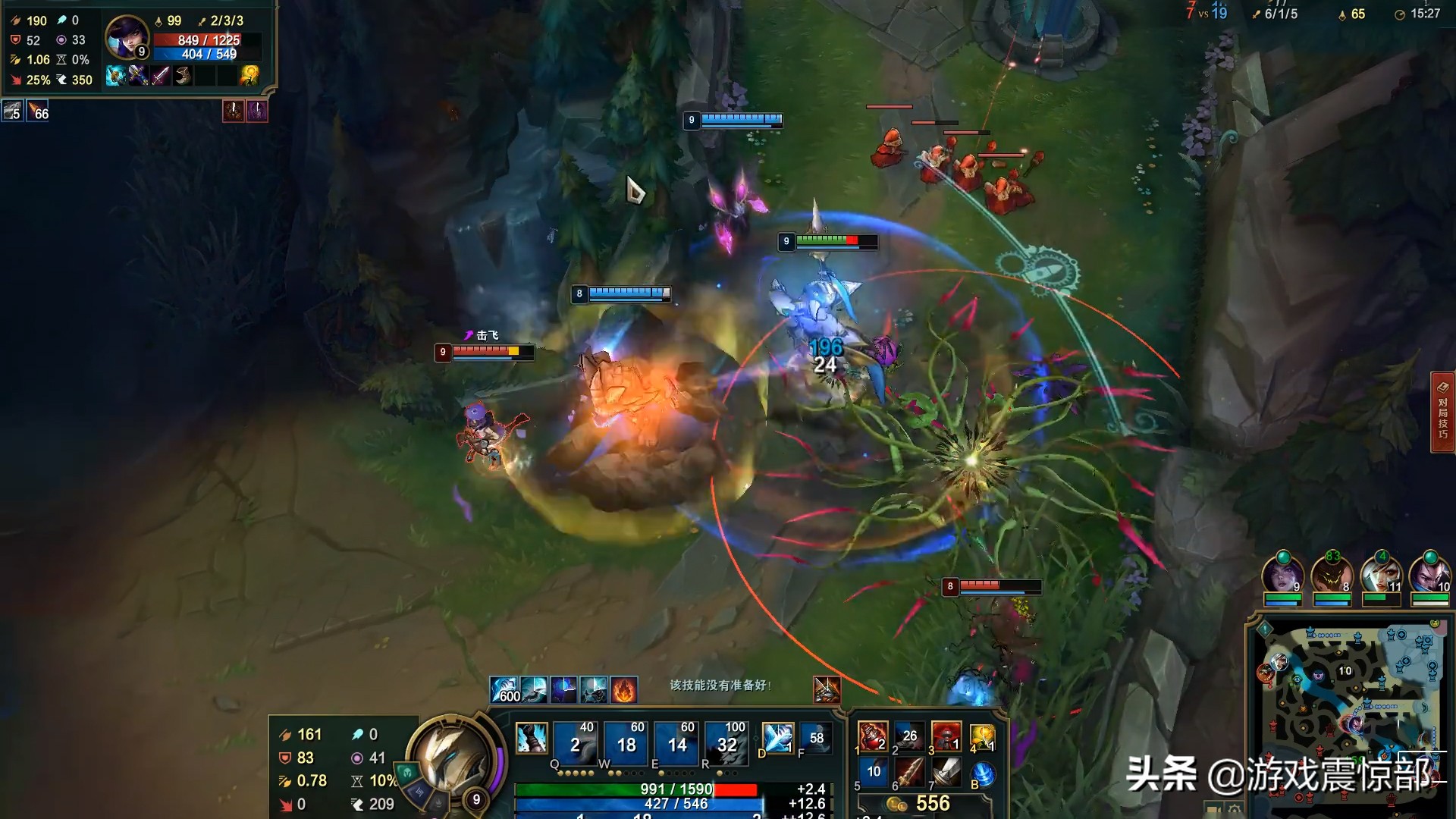Click the player champion portrait
This screenshot has height=819, width=1456.
450,755
